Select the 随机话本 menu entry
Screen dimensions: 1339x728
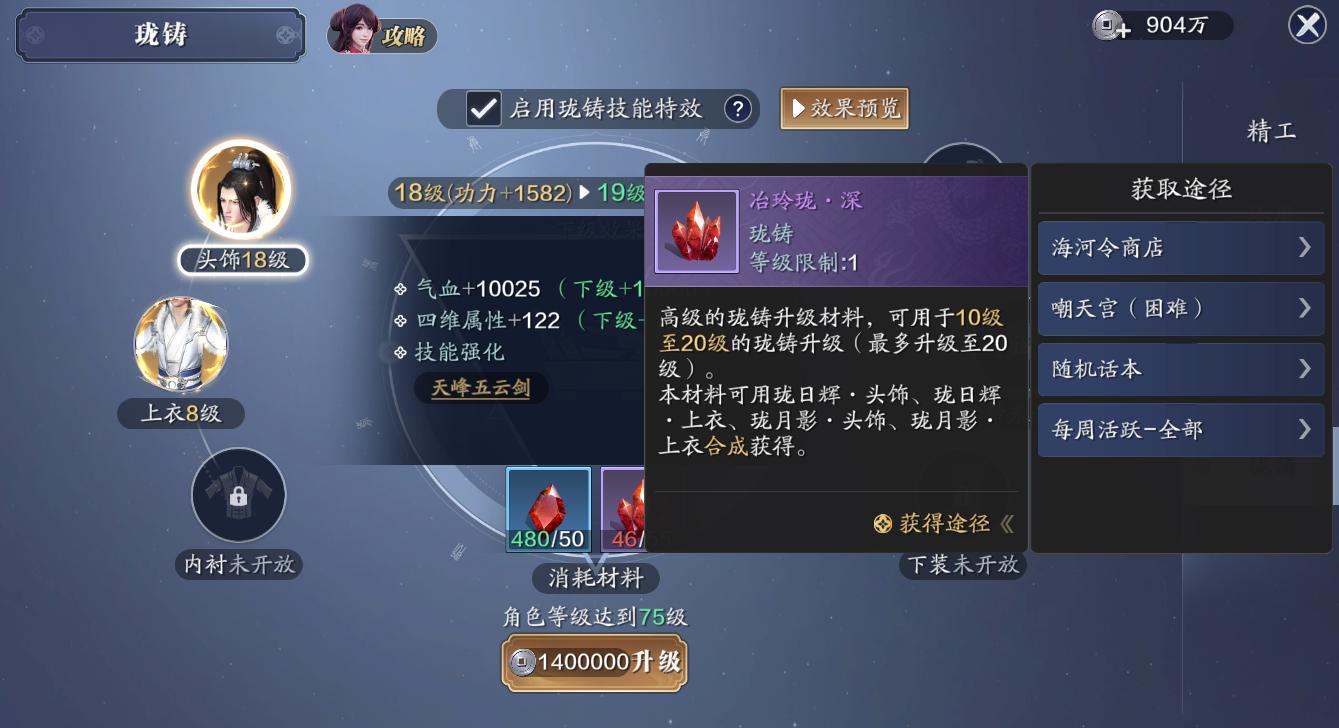[1180, 369]
